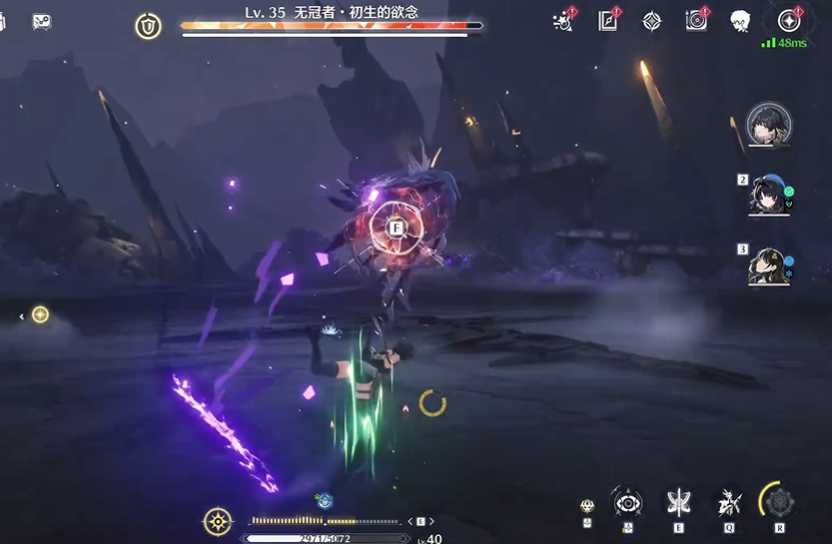The height and width of the screenshot is (544, 832).
Task: Switch to the first team character portrait
Action: coord(768,125)
